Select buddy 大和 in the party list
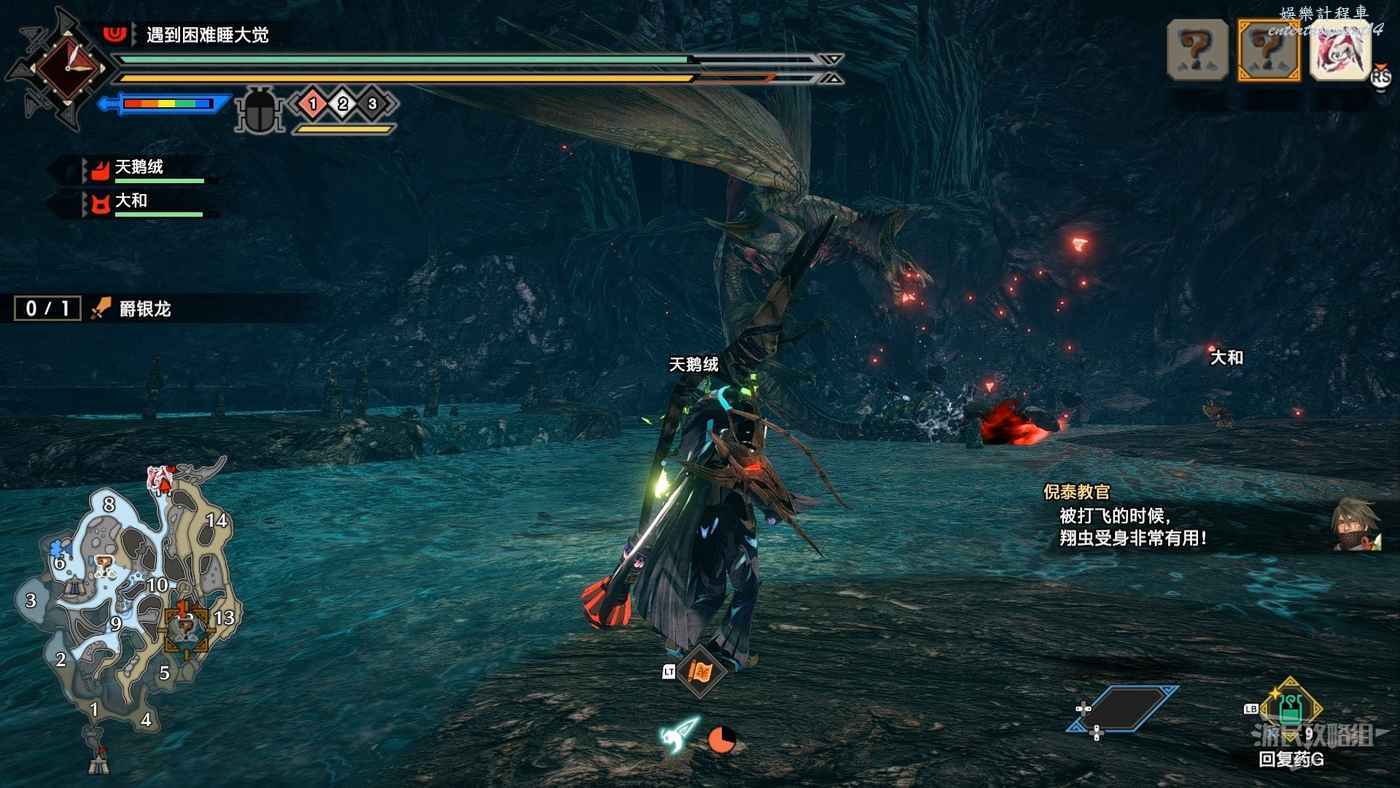This screenshot has width=1400, height=788. (130, 202)
